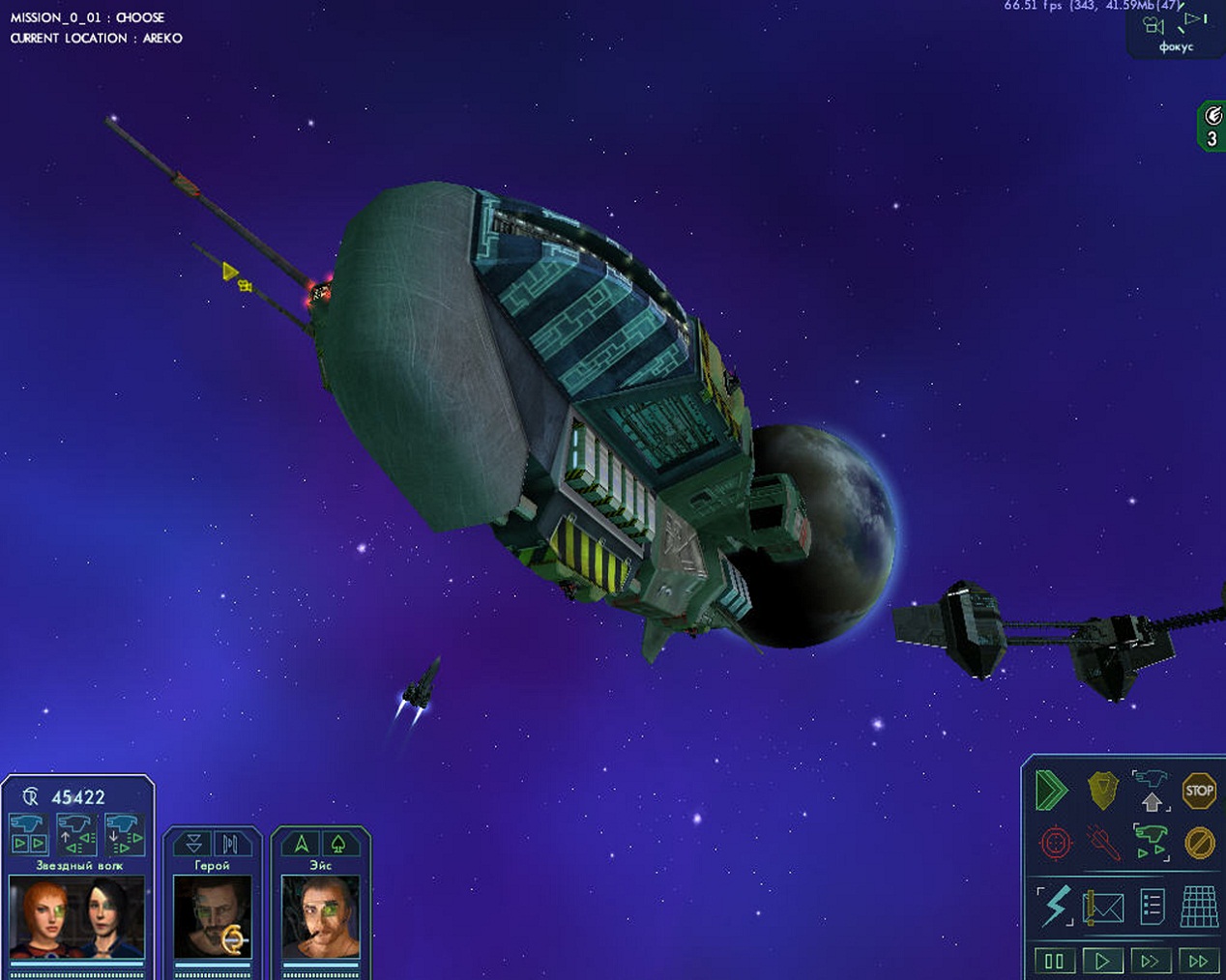Toggle the camera фокус button
This screenshot has height=980, width=1226.
pyautogui.click(x=1176, y=32)
